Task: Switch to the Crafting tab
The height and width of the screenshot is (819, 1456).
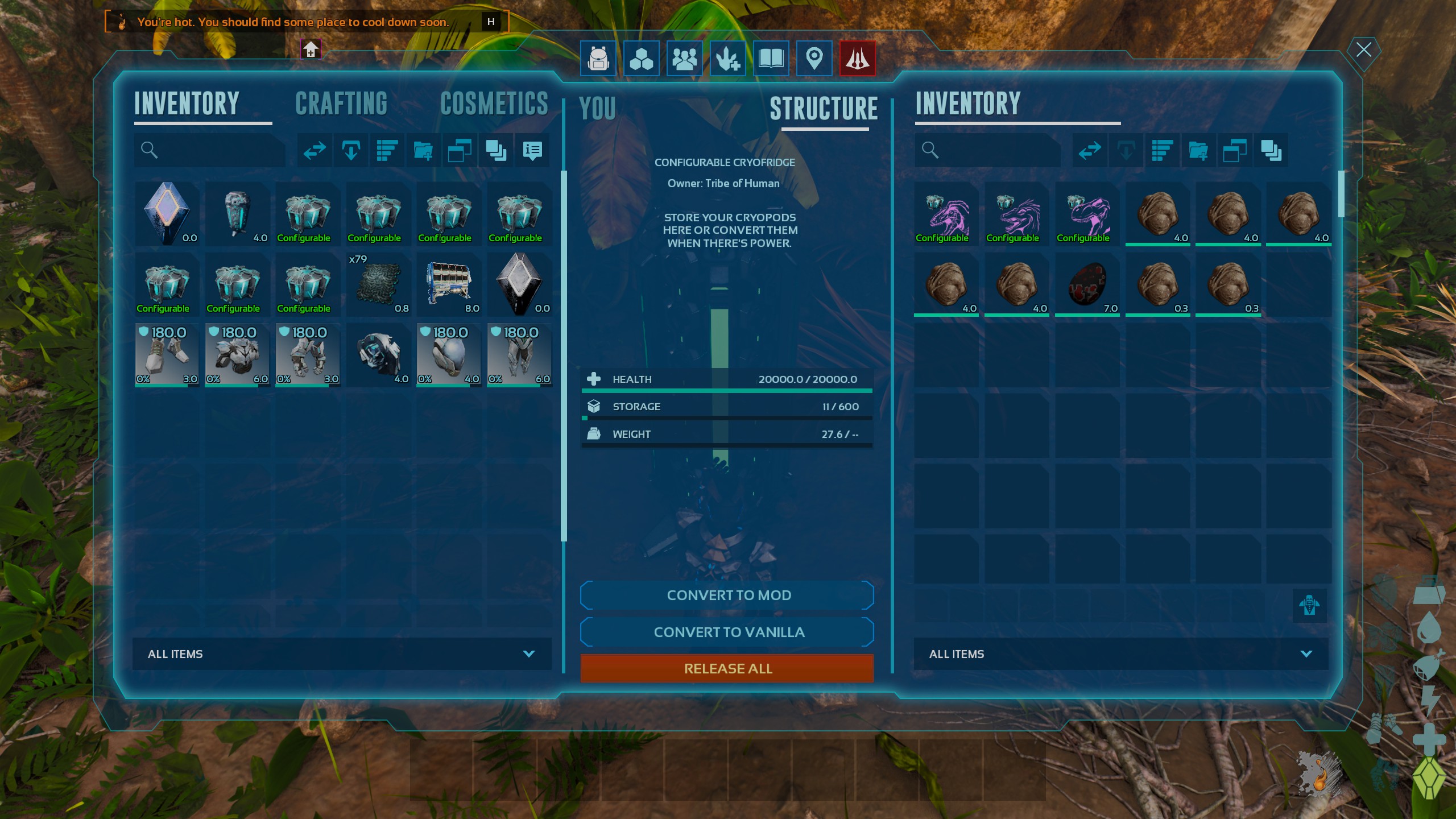Action: [341, 104]
